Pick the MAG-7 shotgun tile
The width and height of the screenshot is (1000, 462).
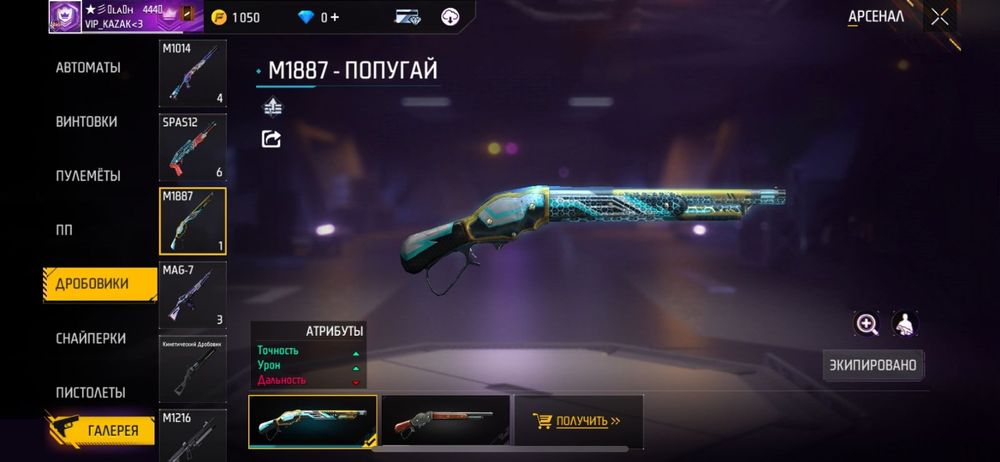click(x=192, y=295)
